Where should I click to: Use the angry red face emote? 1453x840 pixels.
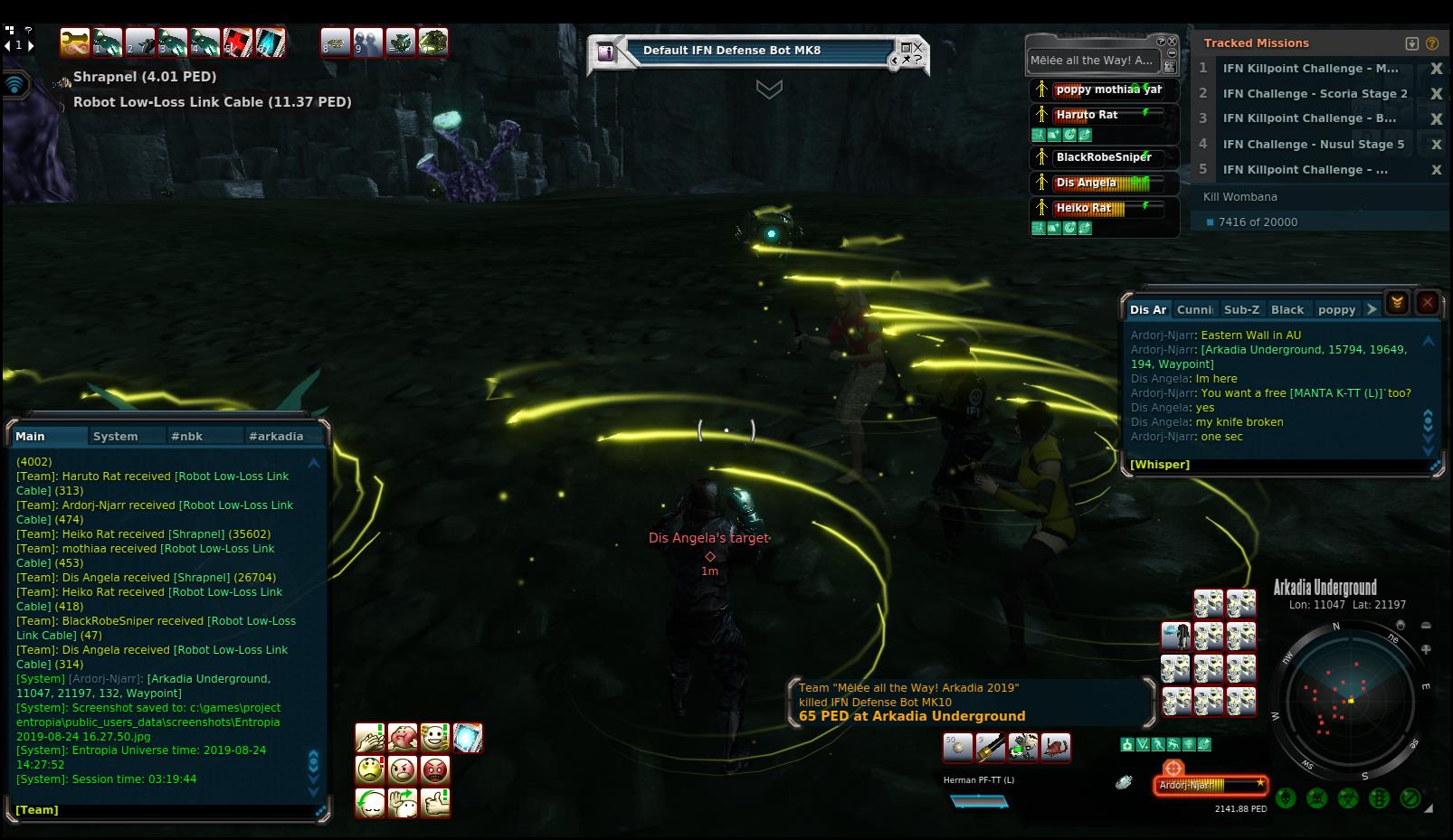pos(435,770)
